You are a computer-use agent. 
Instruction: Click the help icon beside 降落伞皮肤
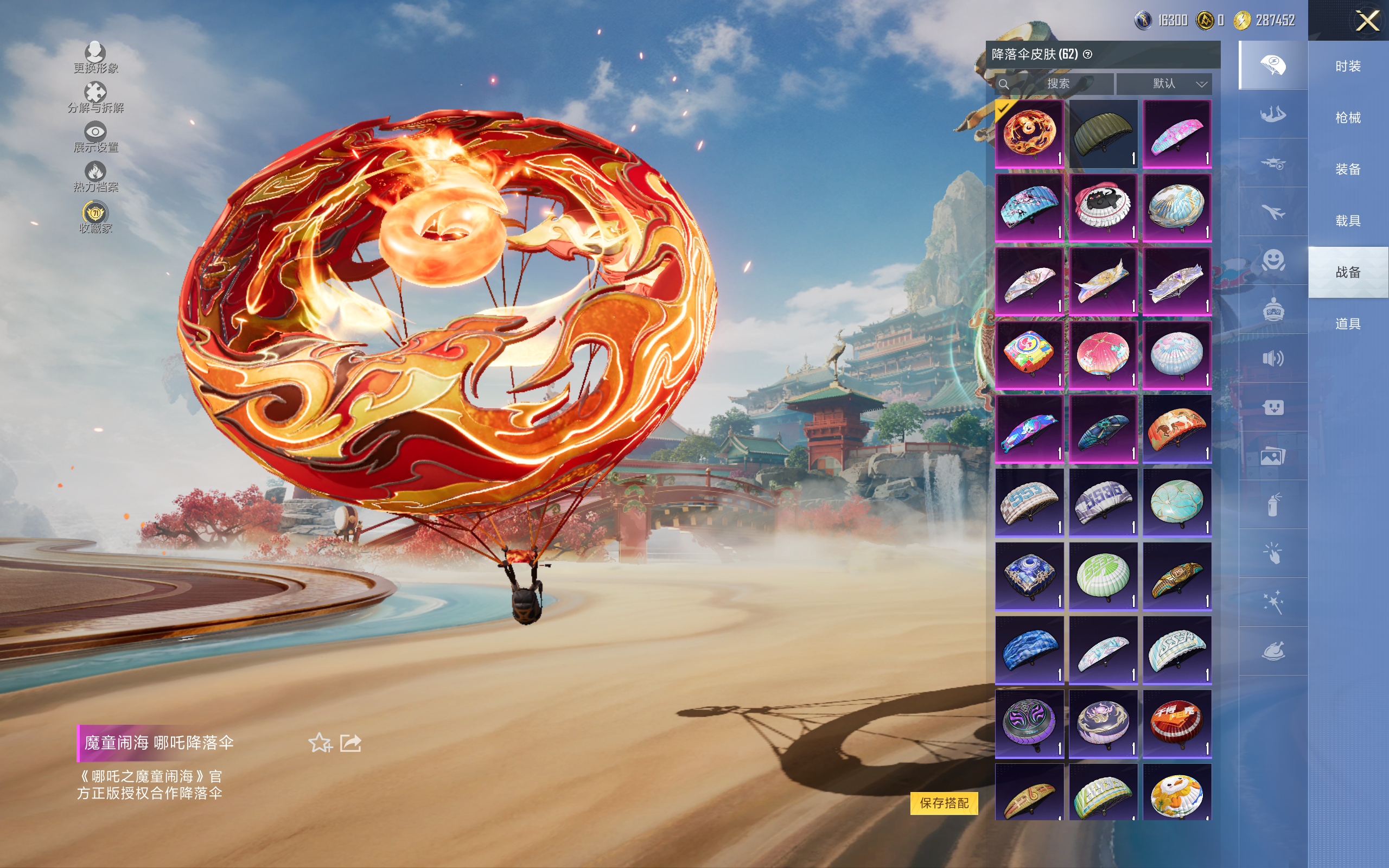[1088, 55]
